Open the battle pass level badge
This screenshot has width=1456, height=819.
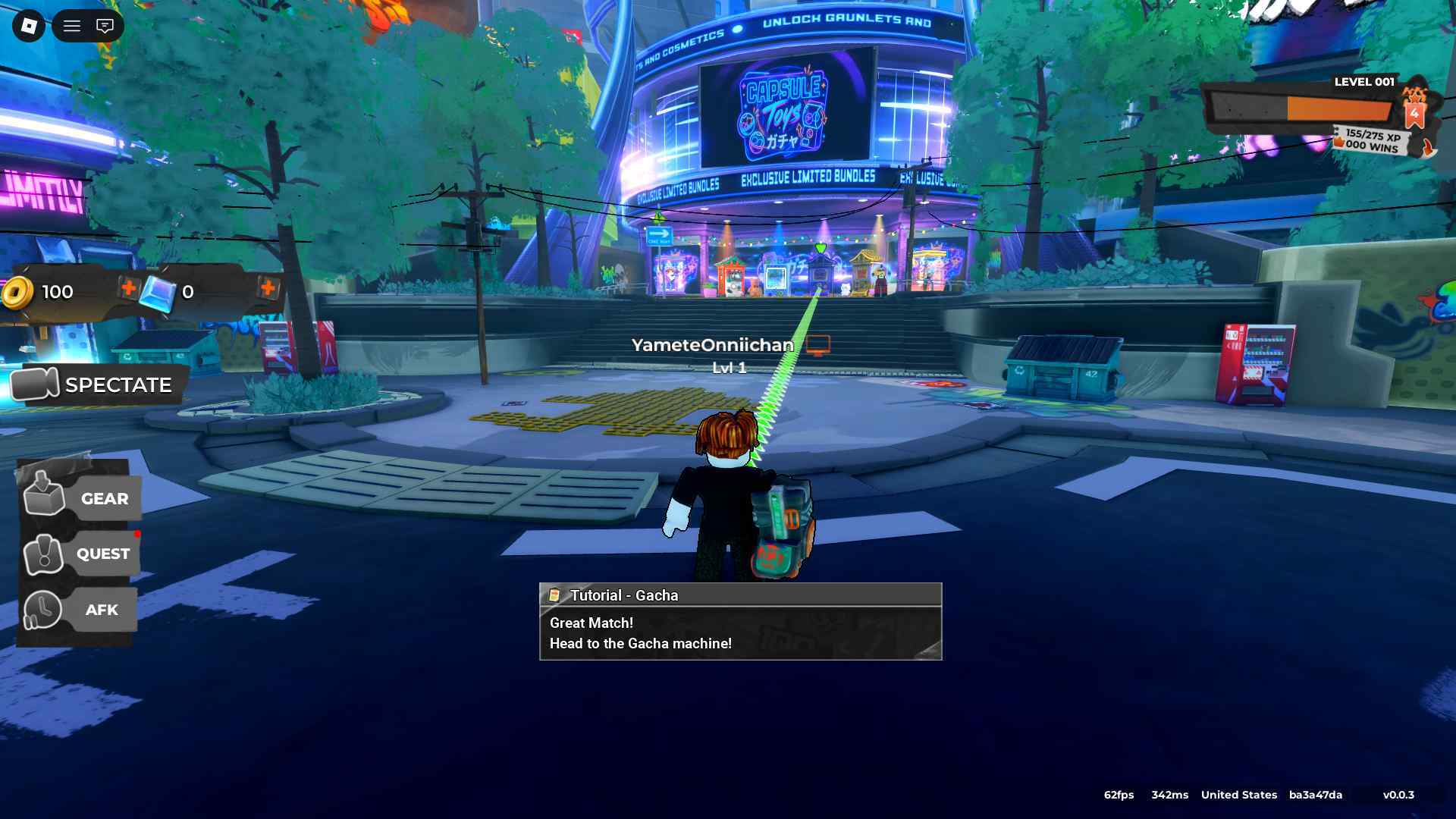pos(1414,114)
